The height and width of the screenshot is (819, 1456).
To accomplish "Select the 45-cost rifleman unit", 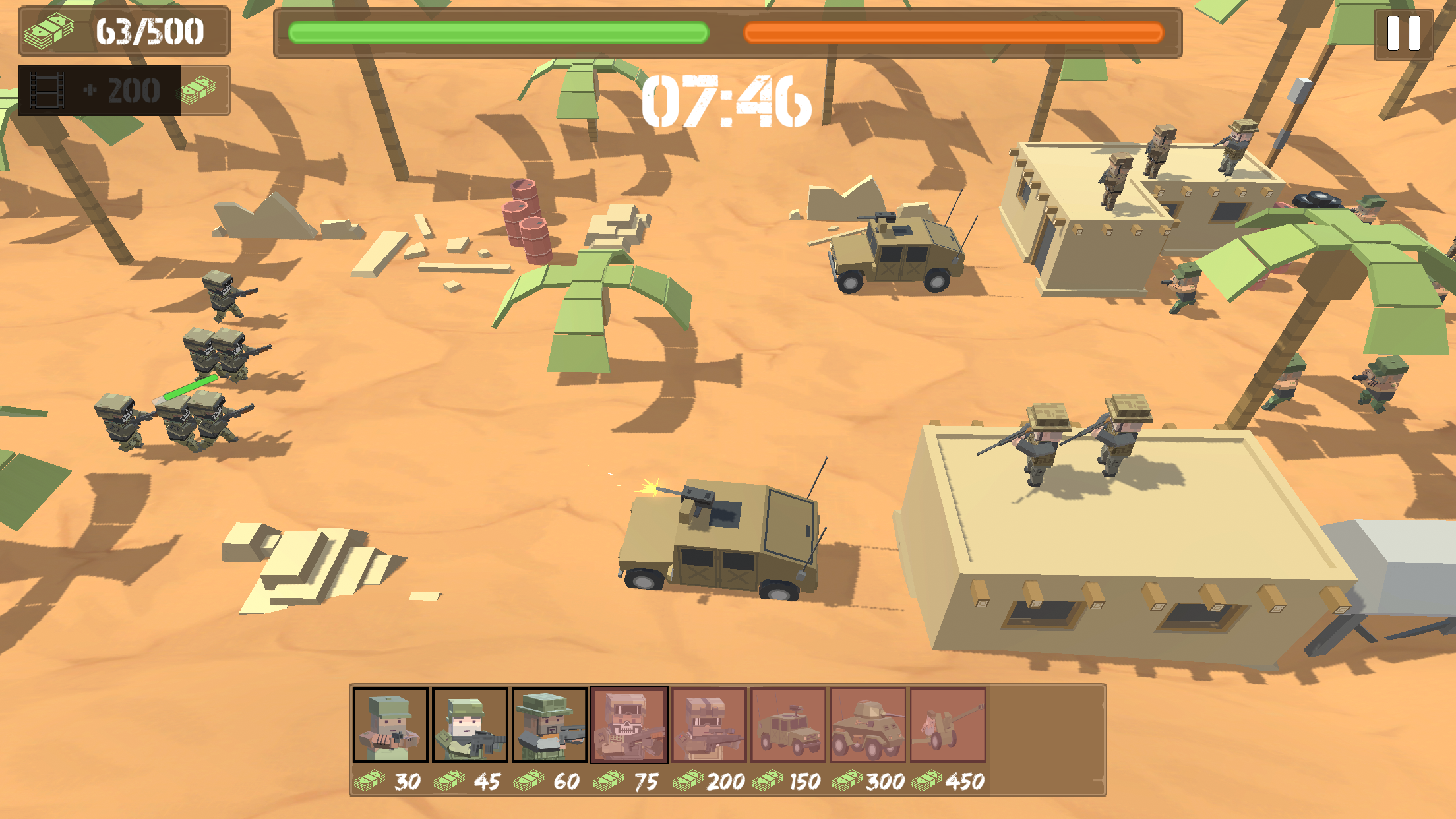I will [470, 725].
